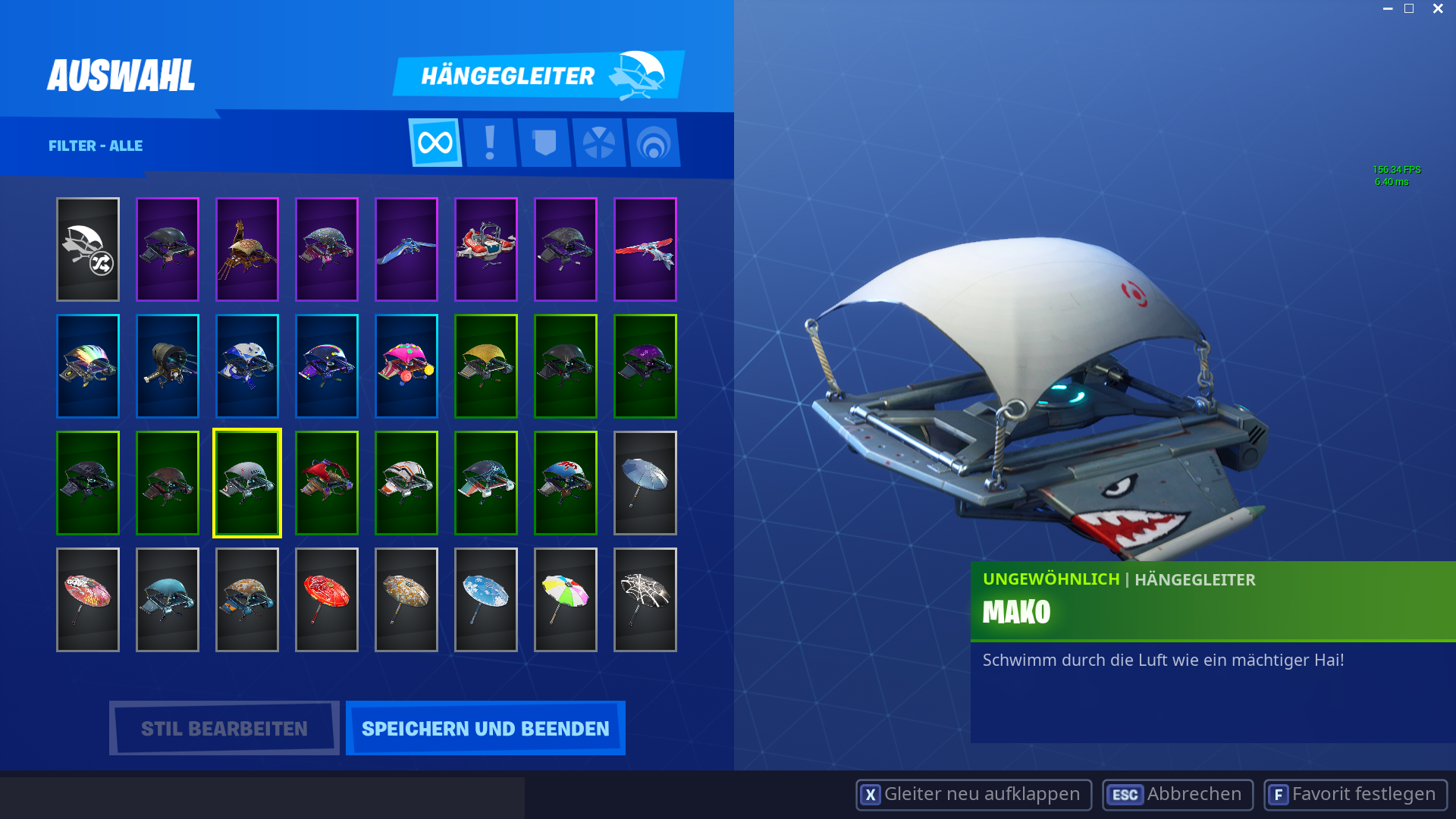Select the infinity all-items filter
Viewport: 1456px width, 819px height.
435,143
